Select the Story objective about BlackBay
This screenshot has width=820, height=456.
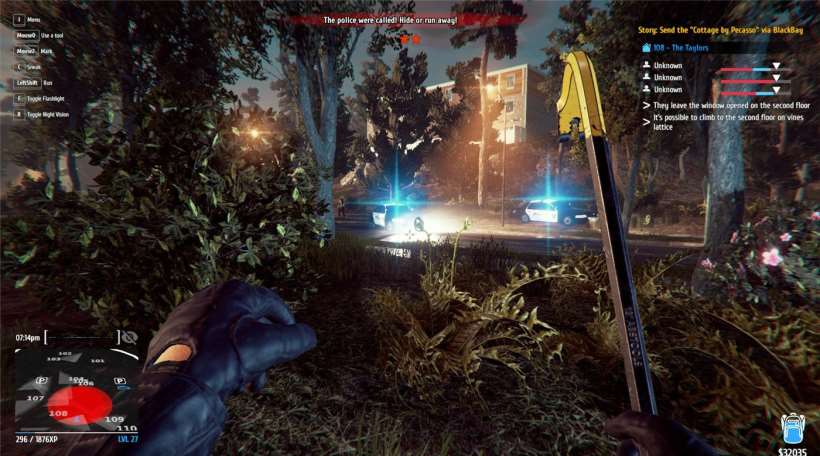(721, 30)
